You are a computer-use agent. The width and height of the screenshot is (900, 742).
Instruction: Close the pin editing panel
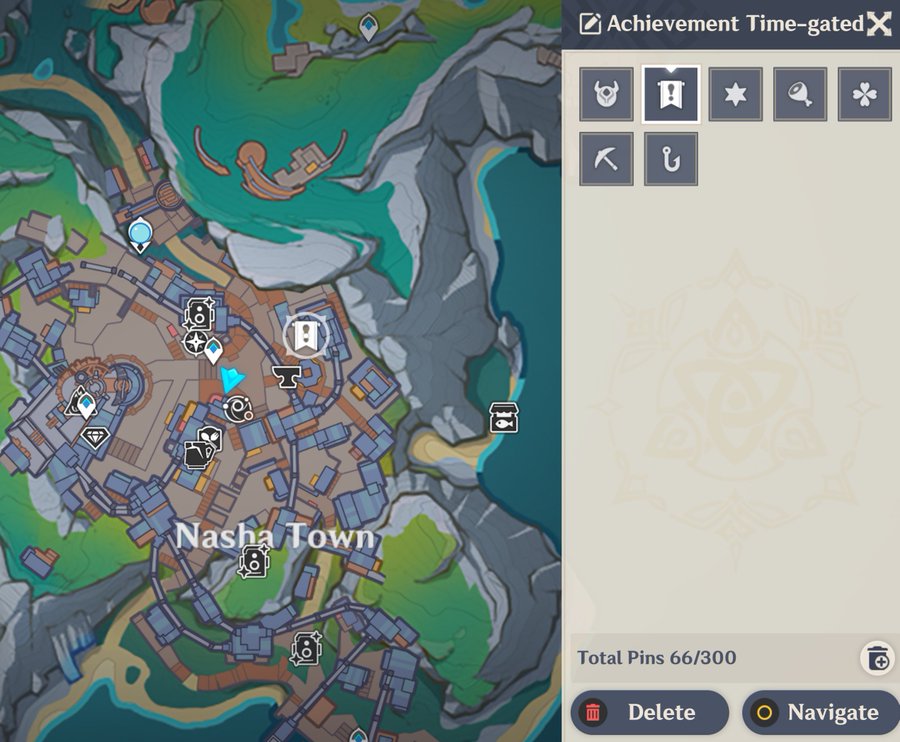(x=878, y=24)
